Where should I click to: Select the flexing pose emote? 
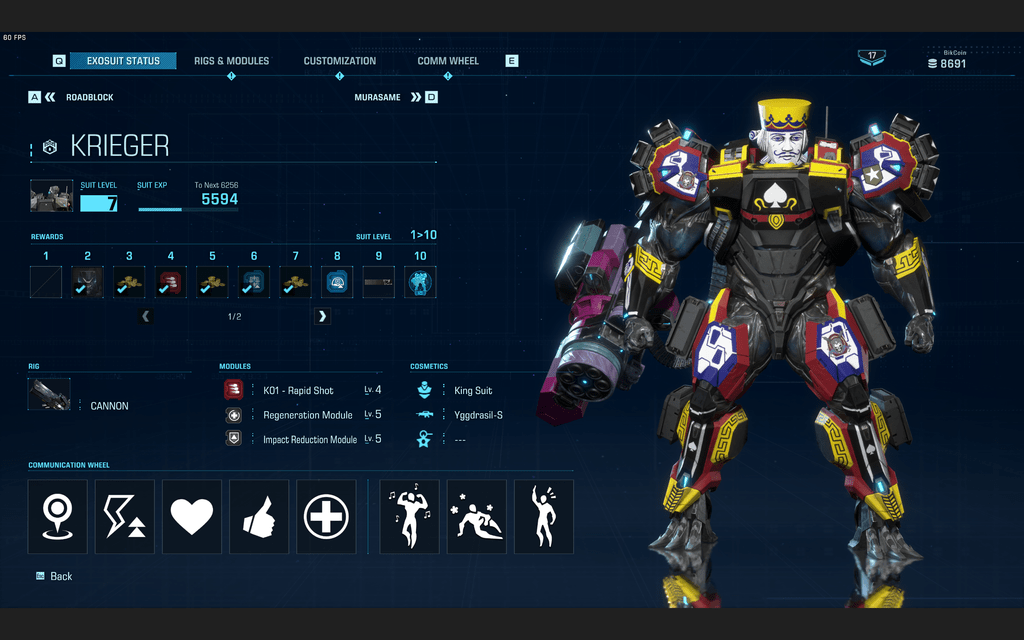click(x=410, y=516)
